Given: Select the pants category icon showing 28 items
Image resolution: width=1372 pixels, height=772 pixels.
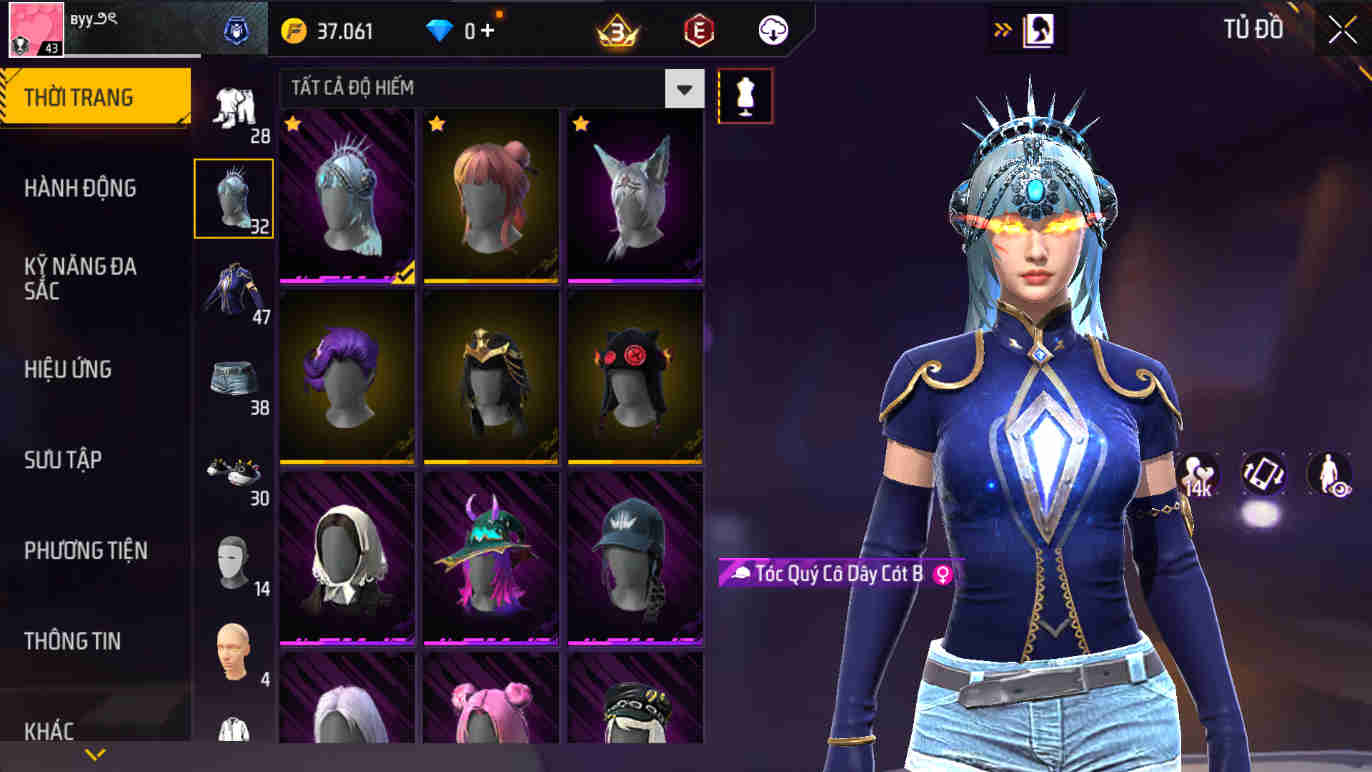Looking at the screenshot, I should tap(234, 110).
